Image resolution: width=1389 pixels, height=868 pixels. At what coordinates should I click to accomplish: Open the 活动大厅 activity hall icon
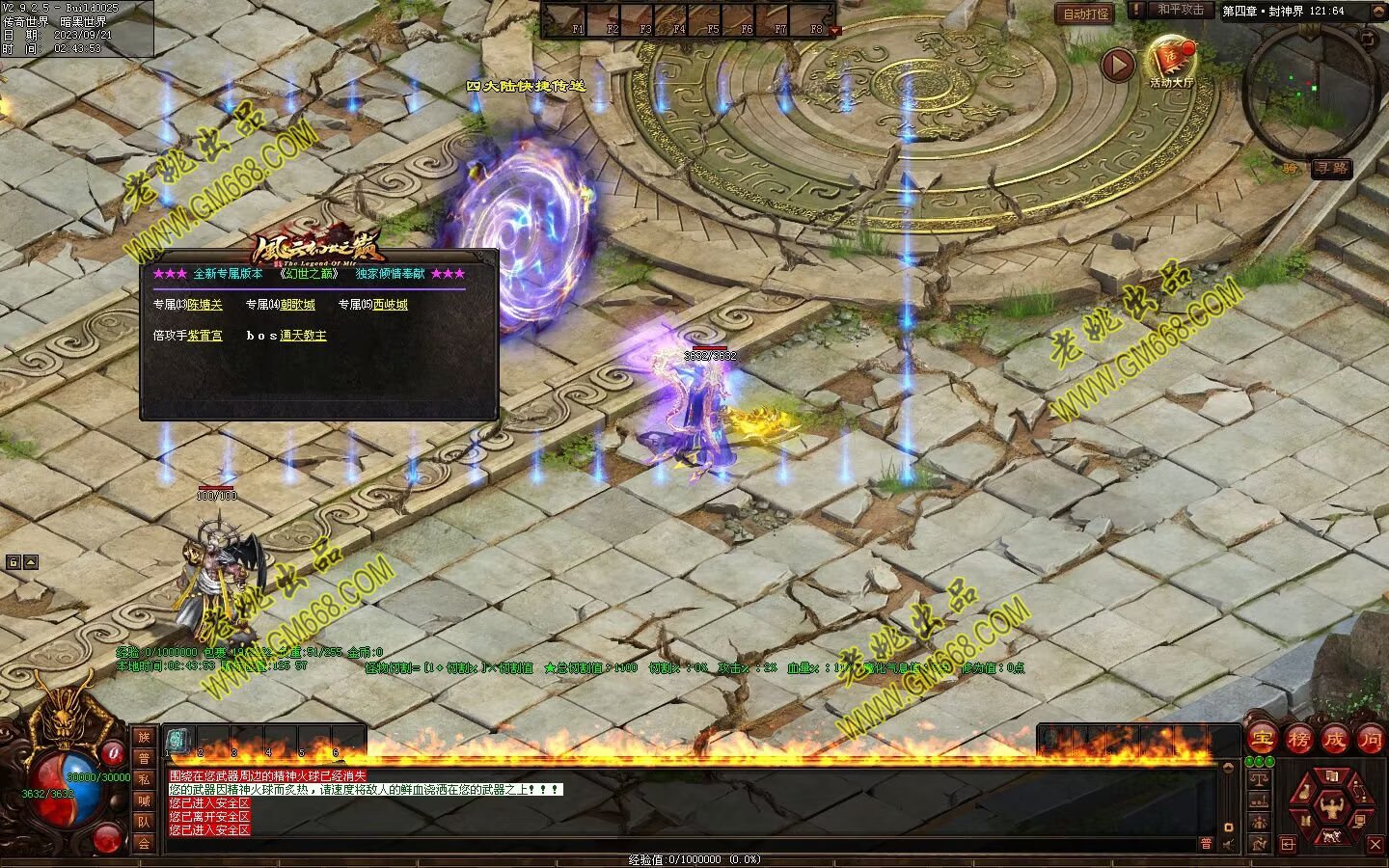point(1171,64)
